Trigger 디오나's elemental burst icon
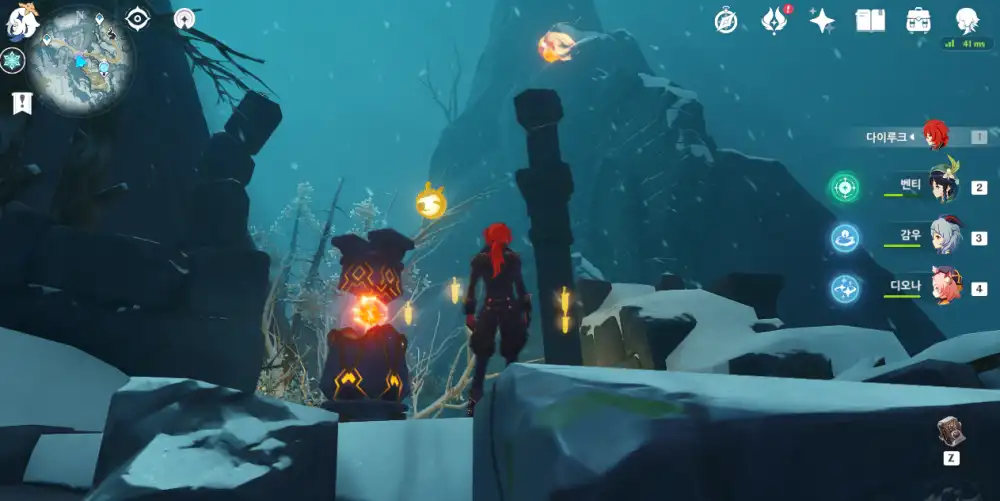 click(844, 289)
